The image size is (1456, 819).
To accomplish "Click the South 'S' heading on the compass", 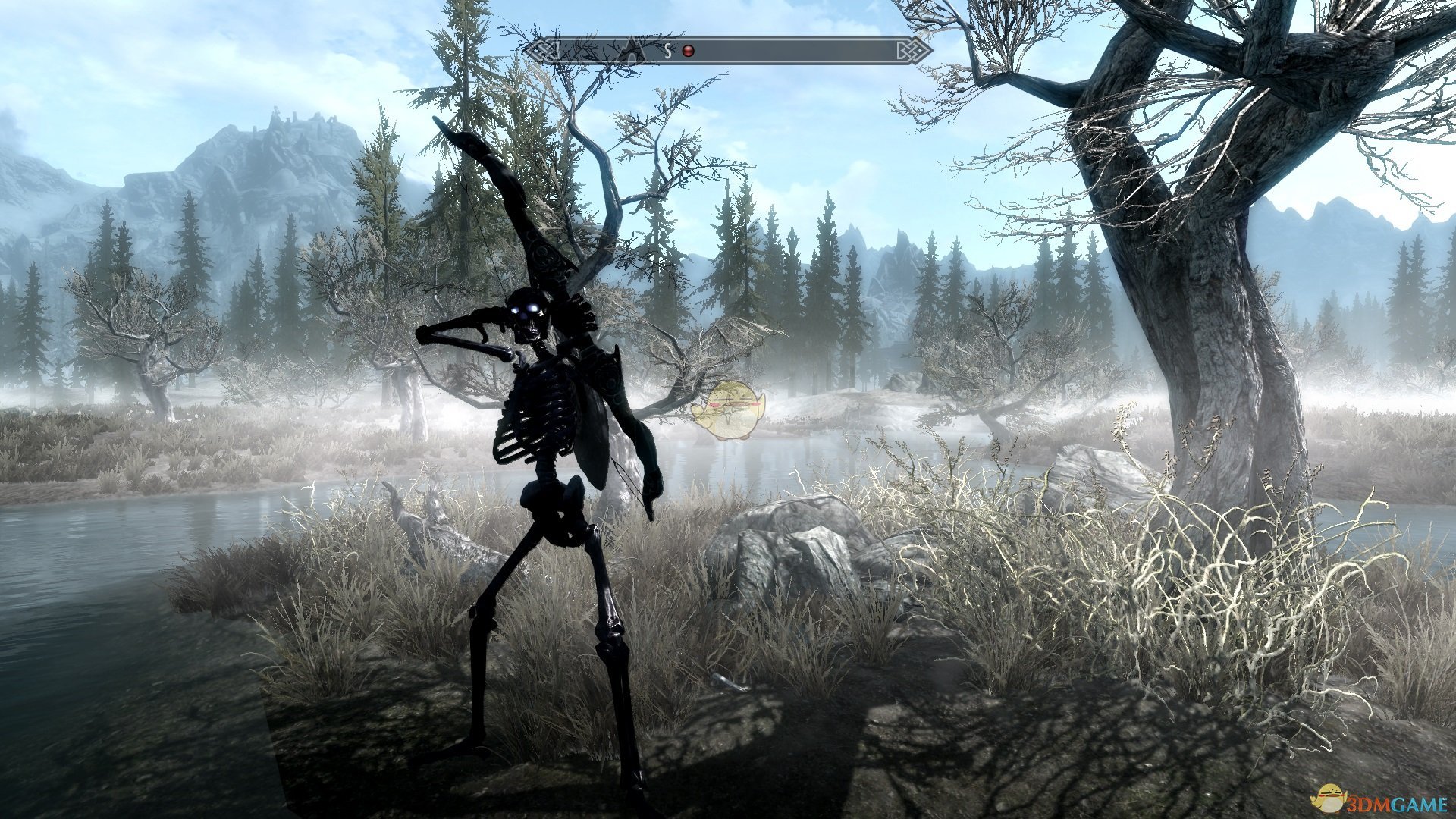I will (668, 51).
